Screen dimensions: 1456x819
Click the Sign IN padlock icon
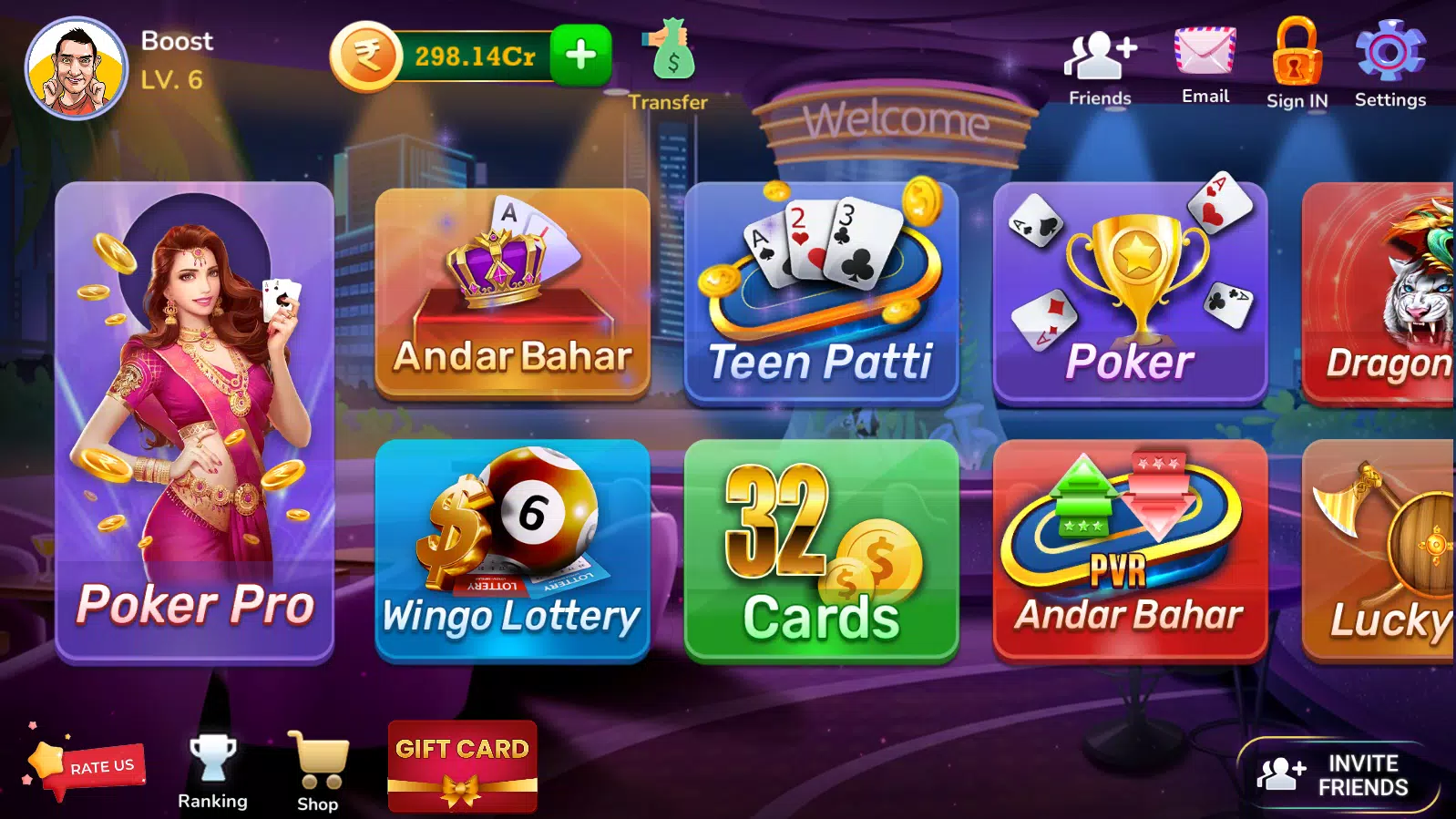tap(1296, 55)
